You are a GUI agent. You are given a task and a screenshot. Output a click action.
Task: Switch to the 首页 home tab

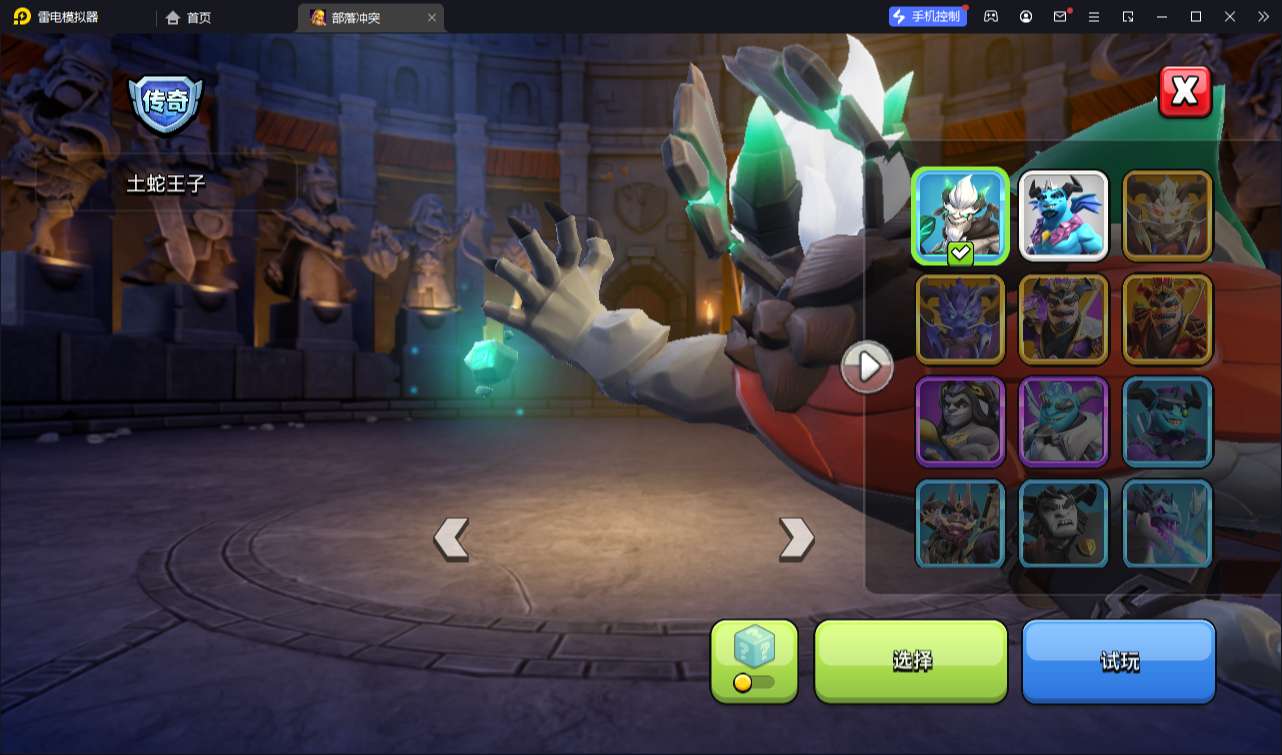[x=189, y=18]
